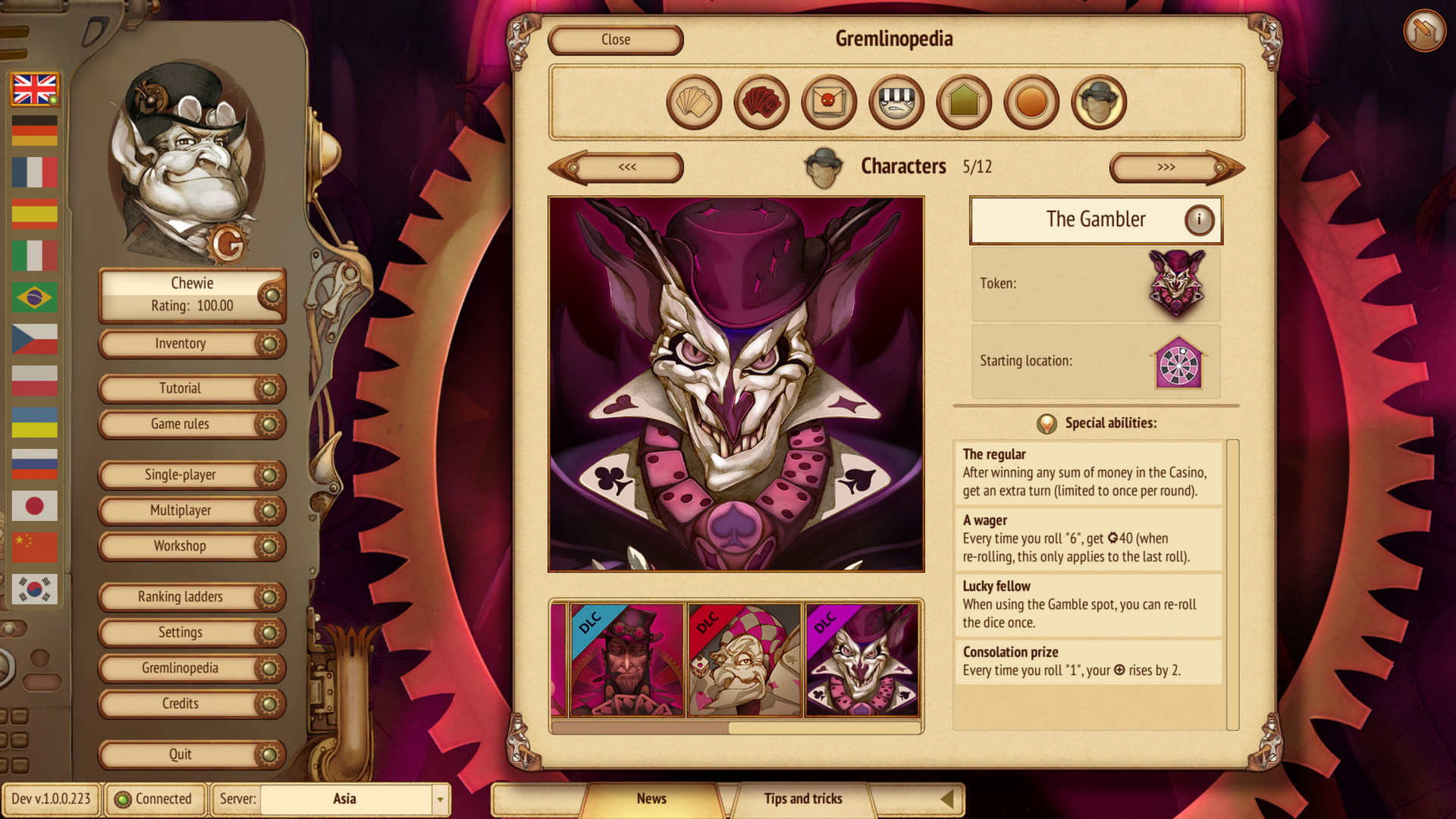
Task: Open the News tab at bottom
Action: point(652,799)
